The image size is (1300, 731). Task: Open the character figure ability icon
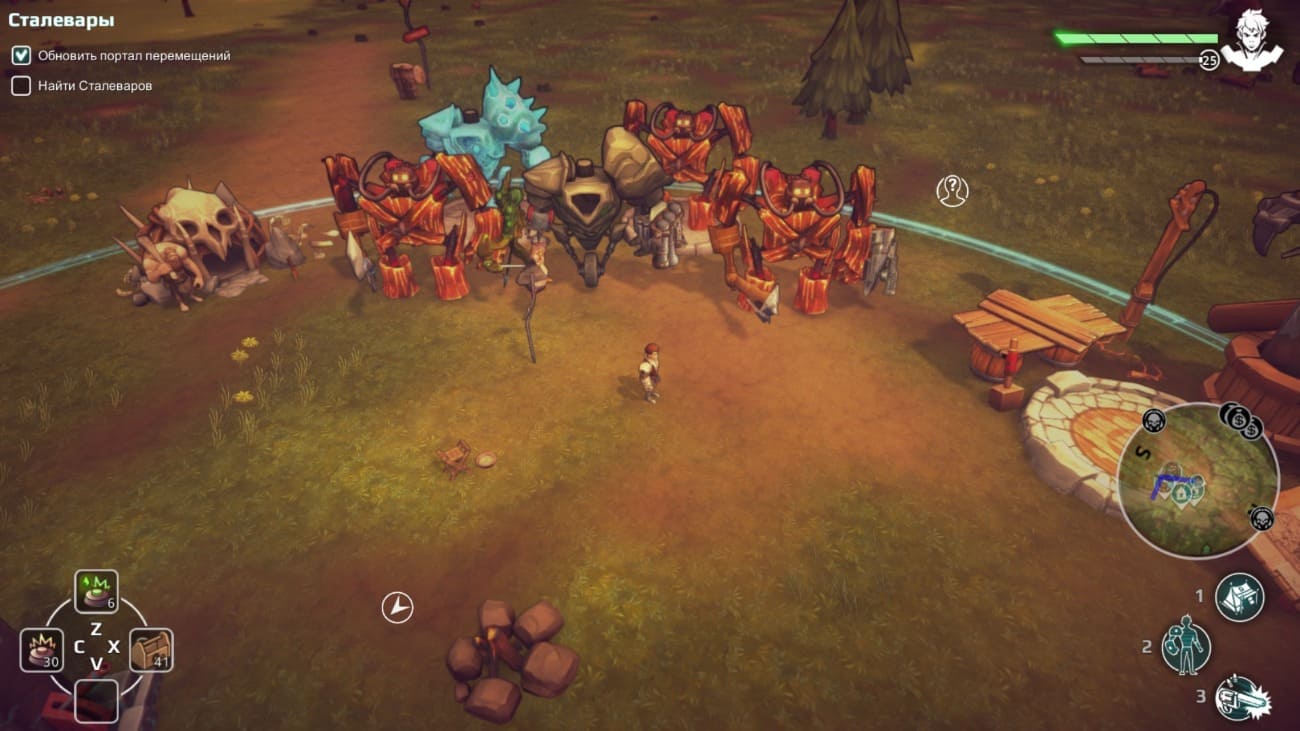pyautogui.click(x=1186, y=649)
